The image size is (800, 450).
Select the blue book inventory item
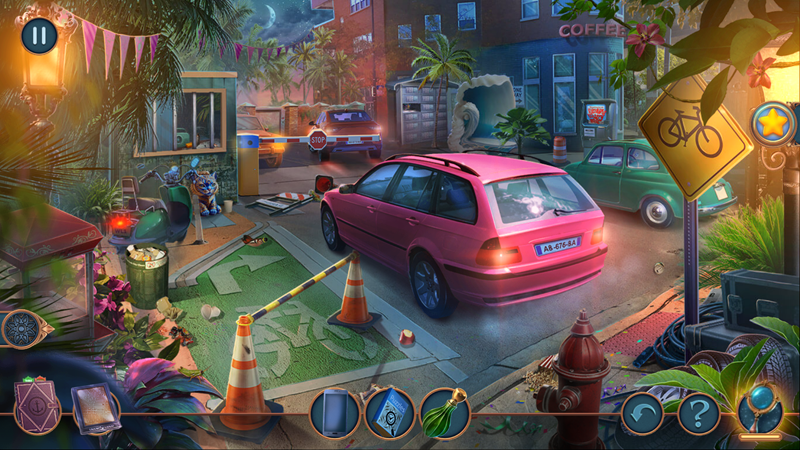pos(389,413)
